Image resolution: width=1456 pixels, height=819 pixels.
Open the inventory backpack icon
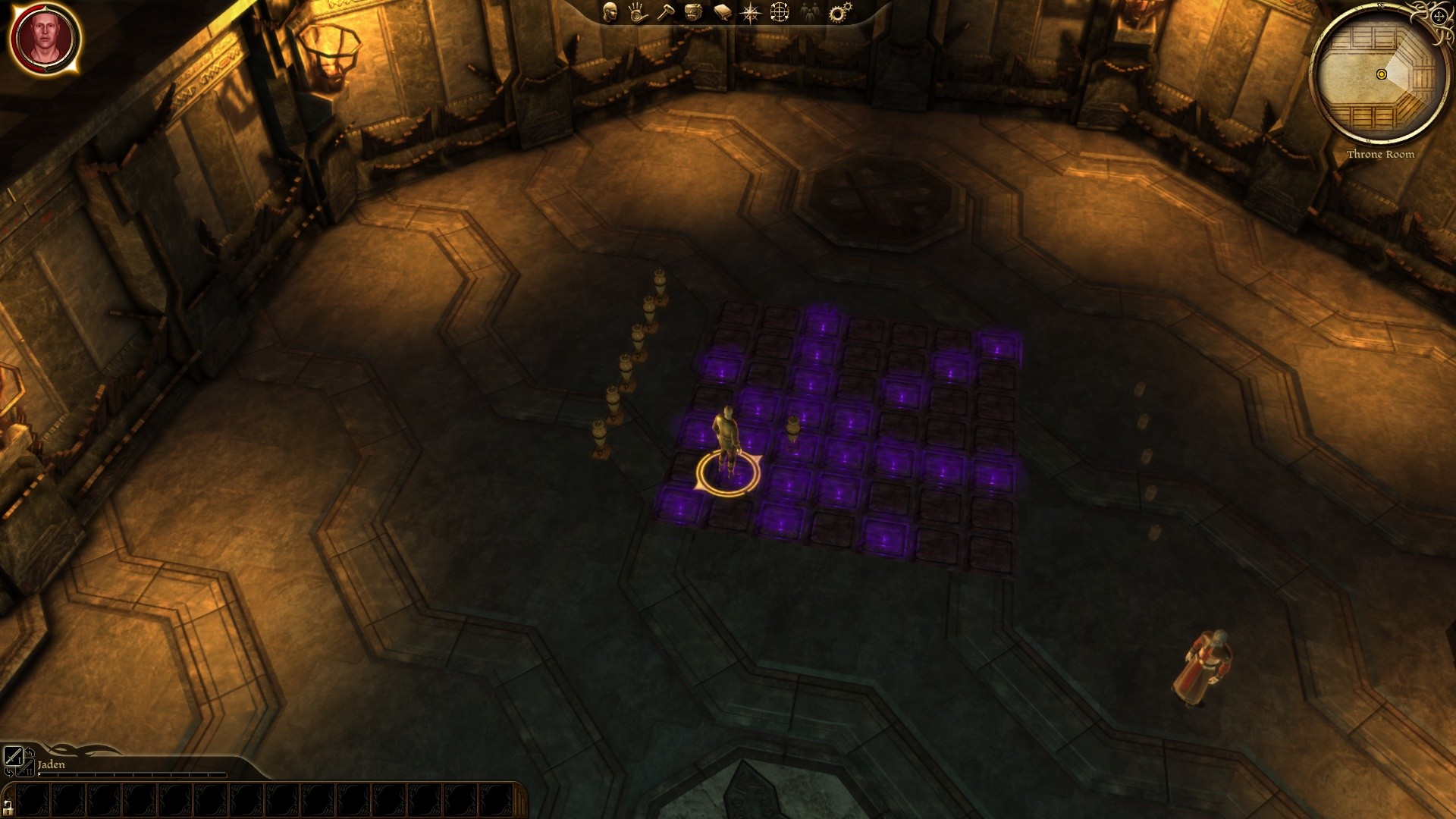tap(693, 12)
